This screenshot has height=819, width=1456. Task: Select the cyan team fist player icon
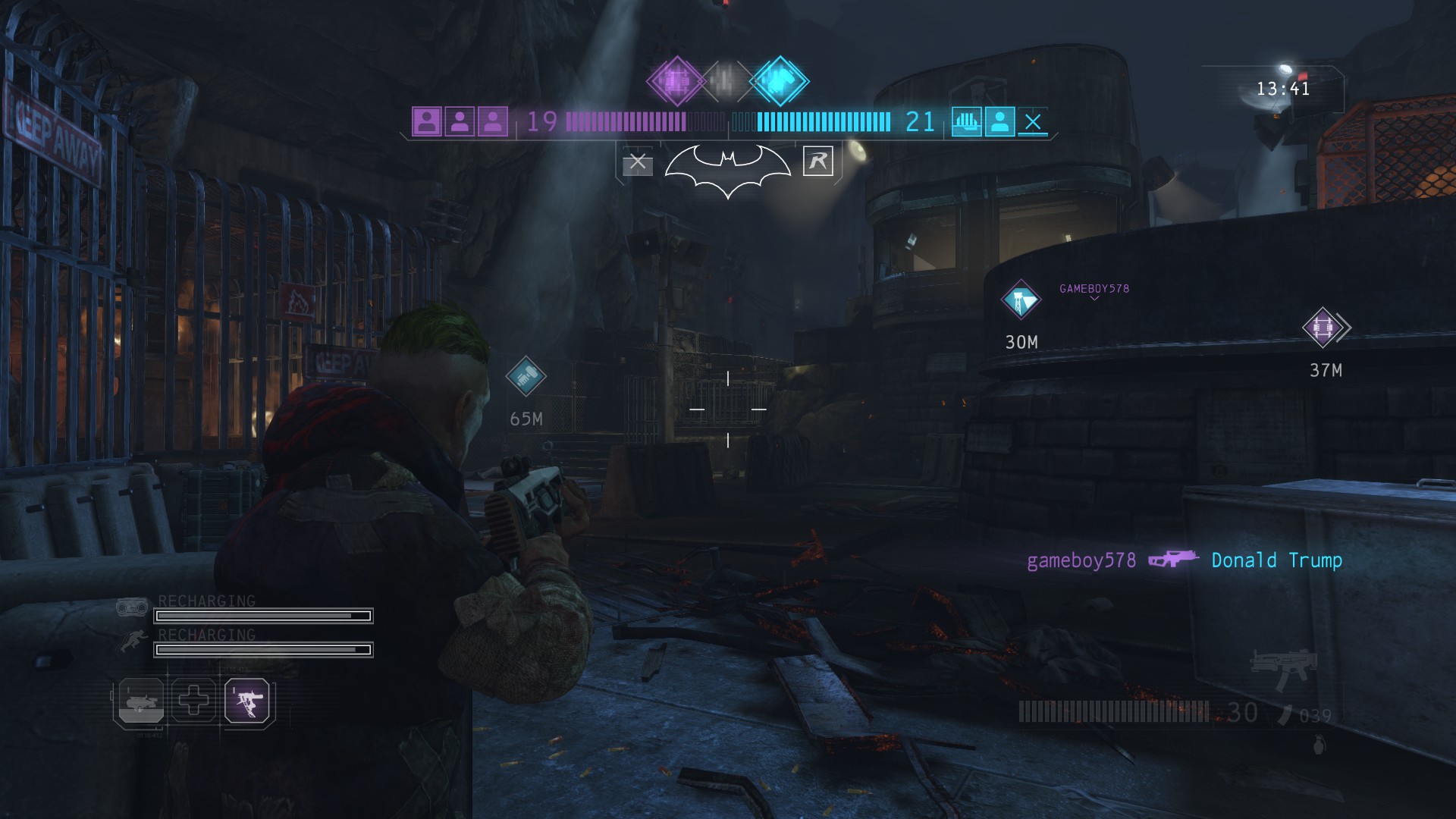tap(967, 121)
